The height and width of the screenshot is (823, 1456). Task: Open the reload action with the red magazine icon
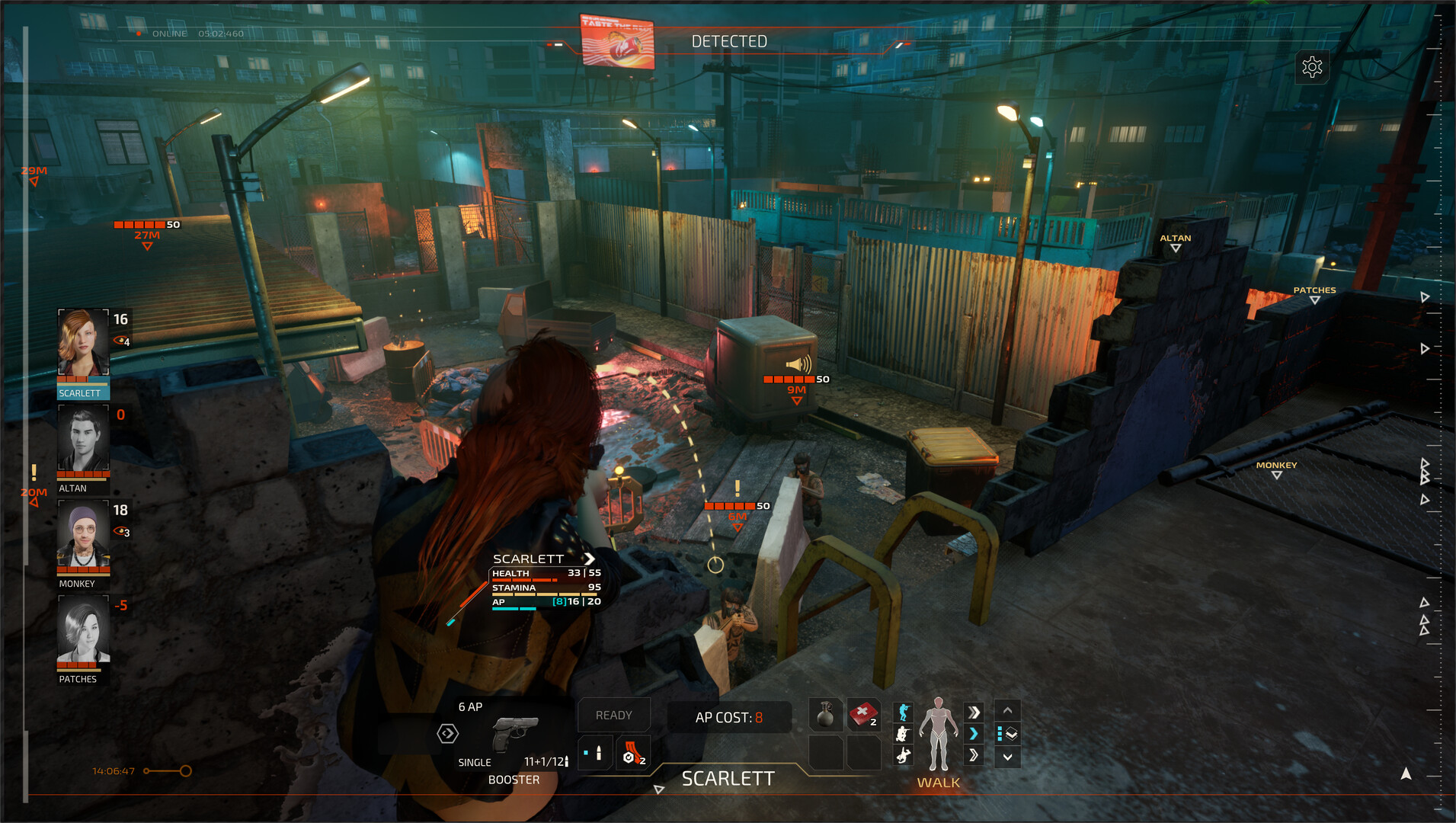click(633, 753)
